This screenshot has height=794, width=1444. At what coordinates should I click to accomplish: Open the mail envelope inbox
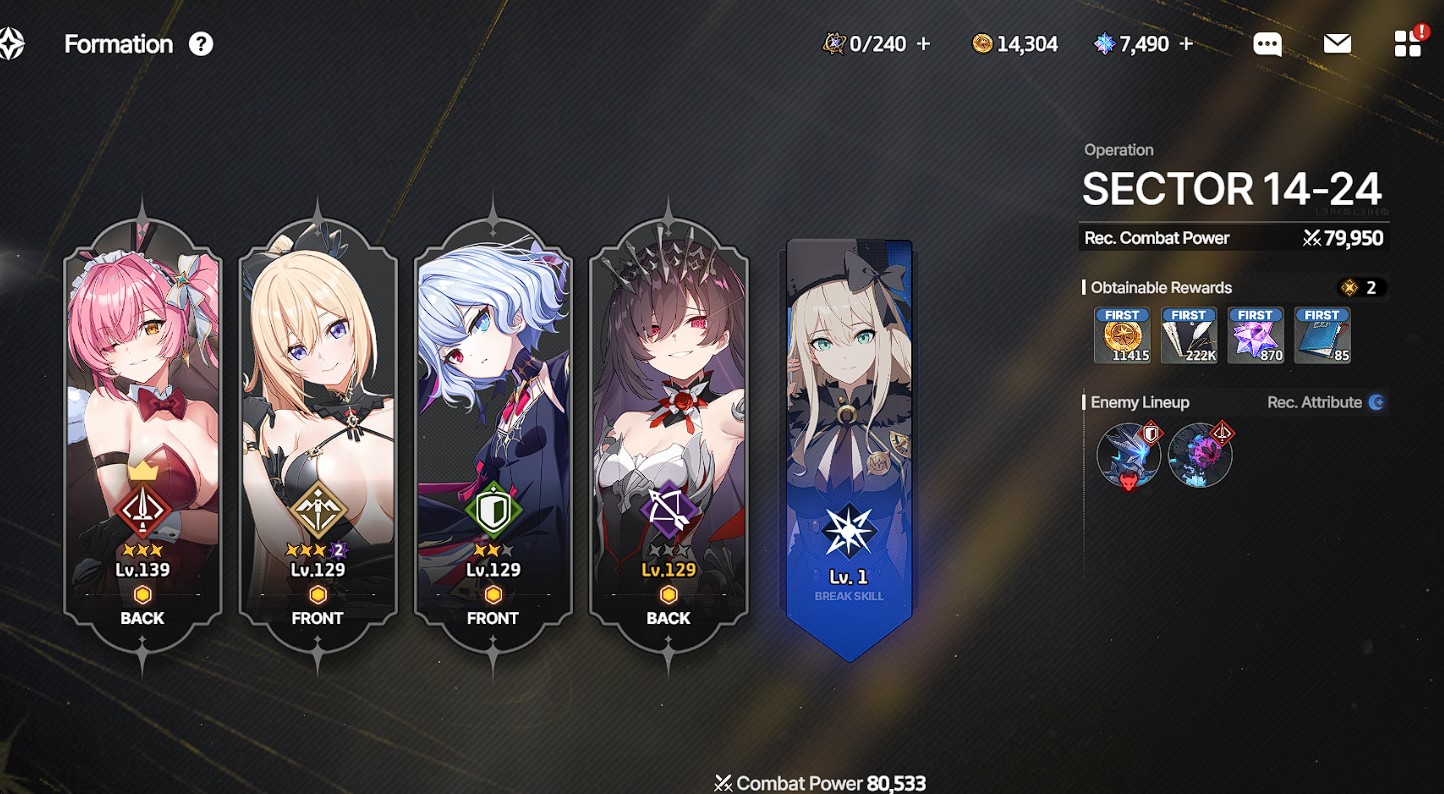click(x=1337, y=44)
